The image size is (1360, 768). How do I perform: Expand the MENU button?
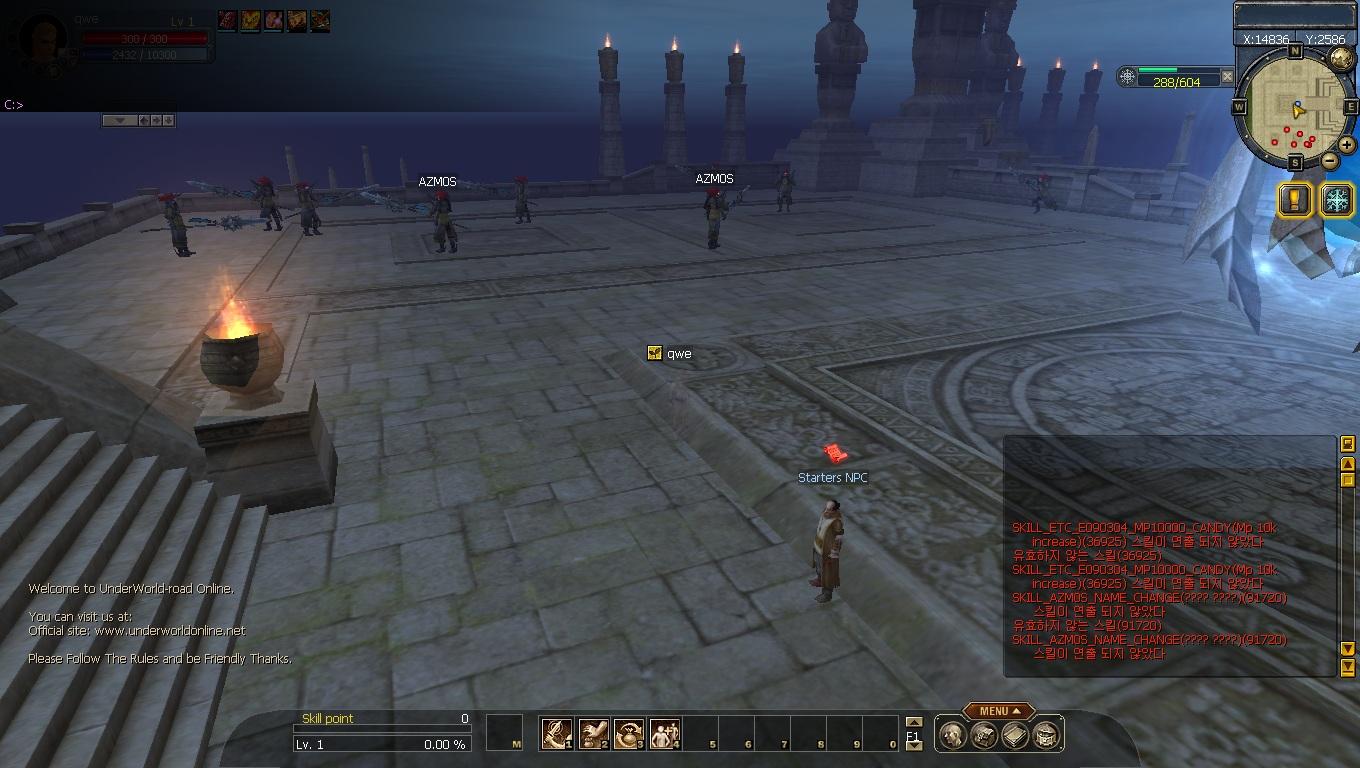pos(997,711)
